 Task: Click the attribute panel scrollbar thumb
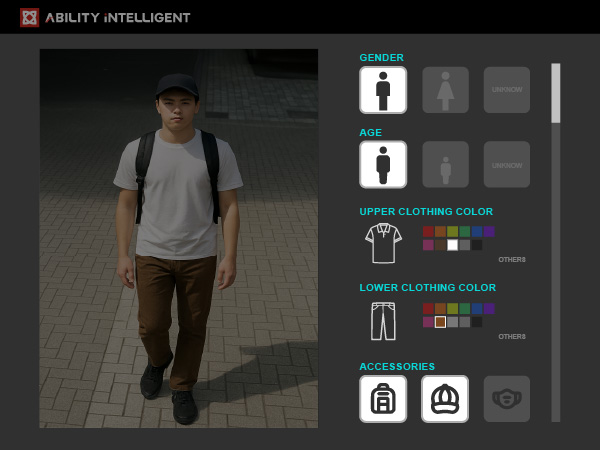[x=556, y=93]
